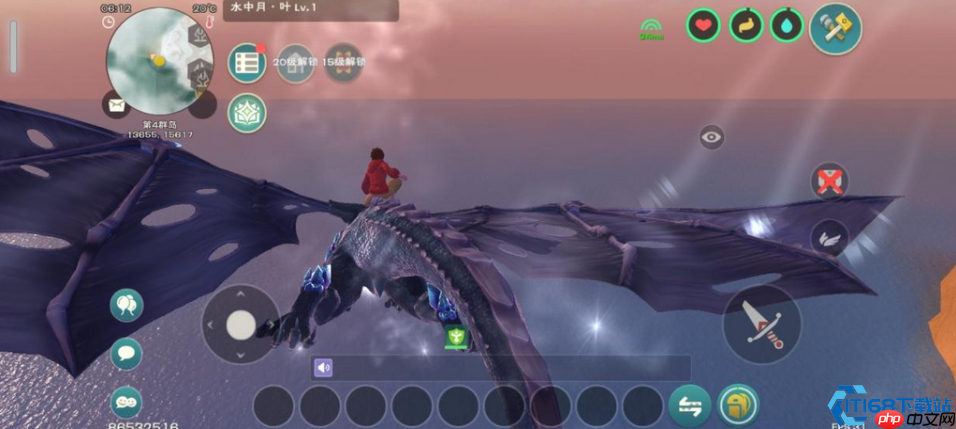This screenshot has width=956, height=429.
Task: Open the backpack inventory button
Action: 738,405
